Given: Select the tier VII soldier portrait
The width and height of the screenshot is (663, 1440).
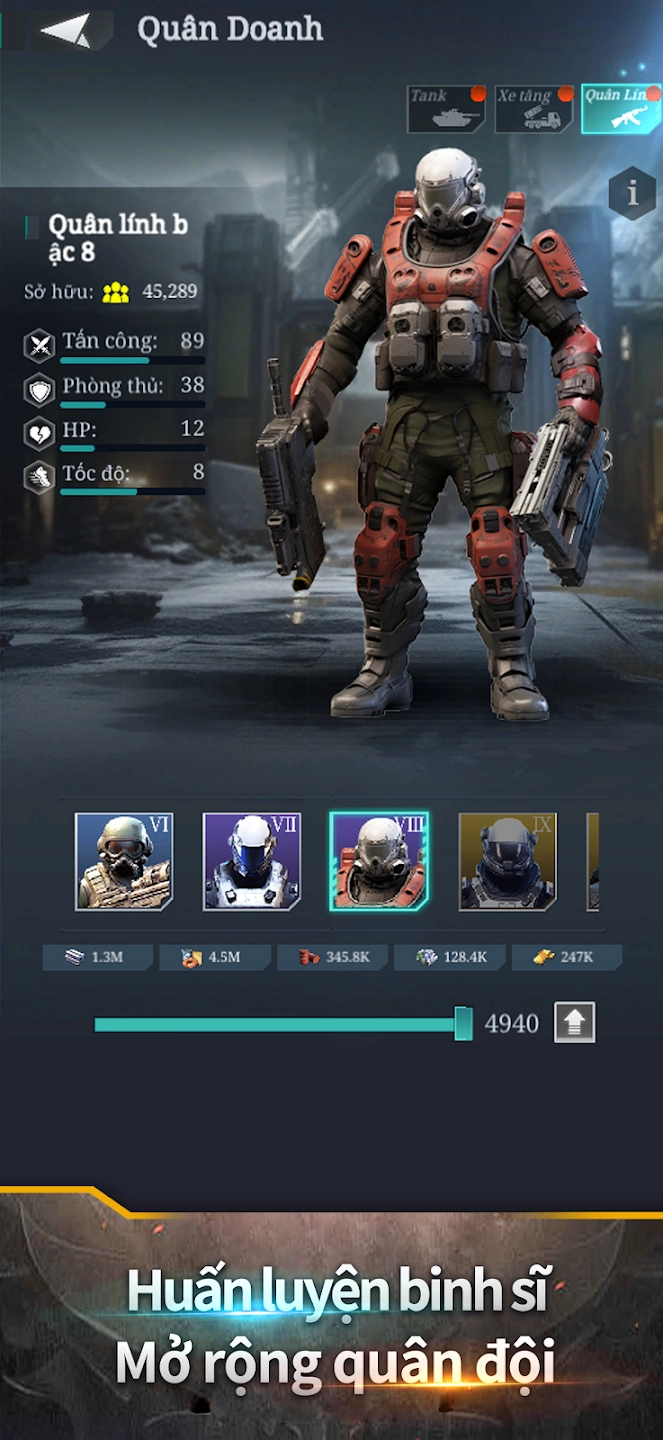Looking at the screenshot, I should pos(252,861).
